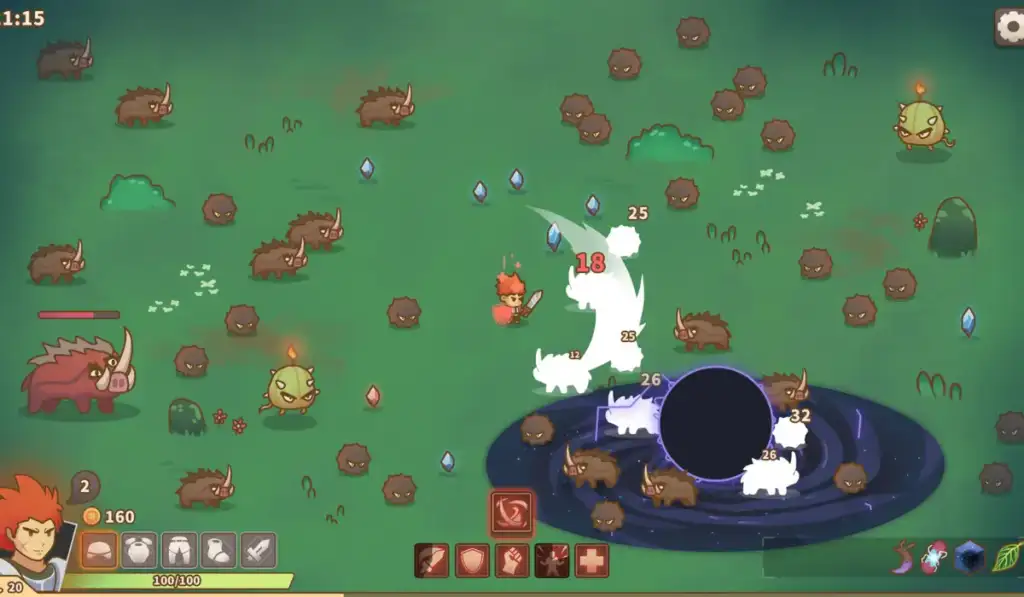Click the healing cross skill icon
Viewport: 1024px width, 597px height.
[x=592, y=560]
